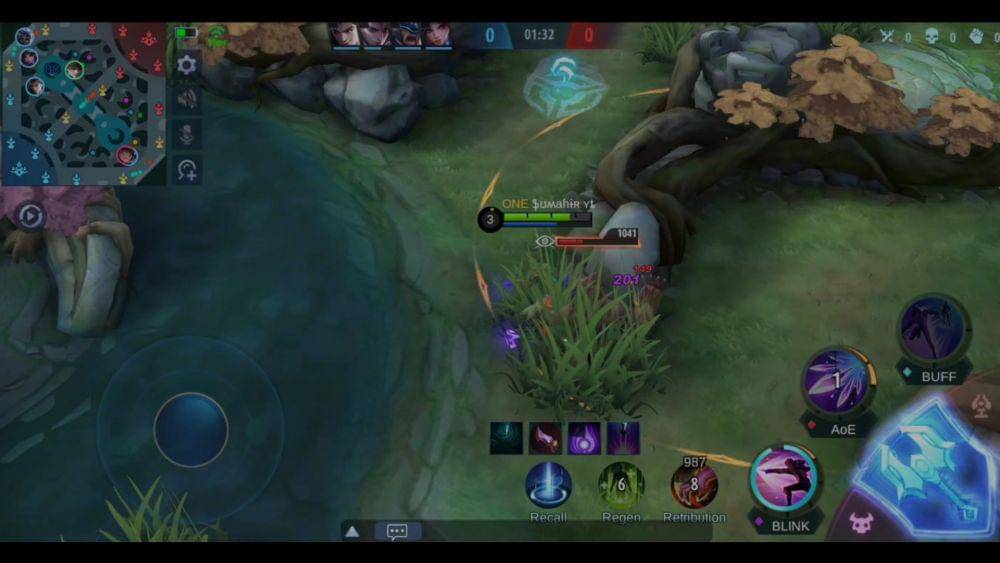Cast the Retribution battle spell
This screenshot has height=563, width=1000.
(693, 485)
